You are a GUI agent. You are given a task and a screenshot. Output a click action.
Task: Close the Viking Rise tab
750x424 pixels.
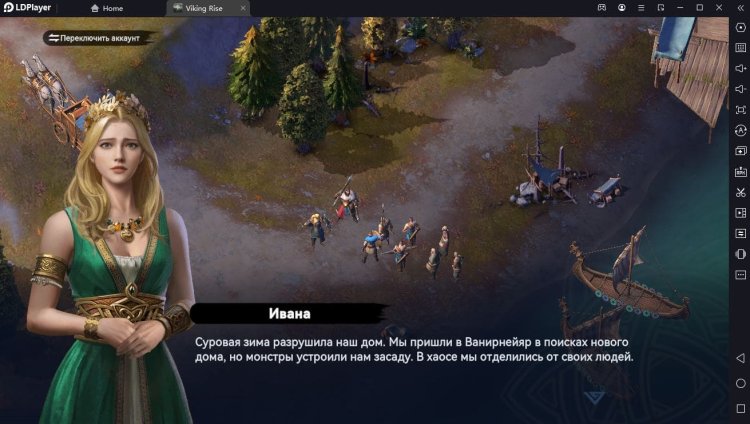(241, 8)
